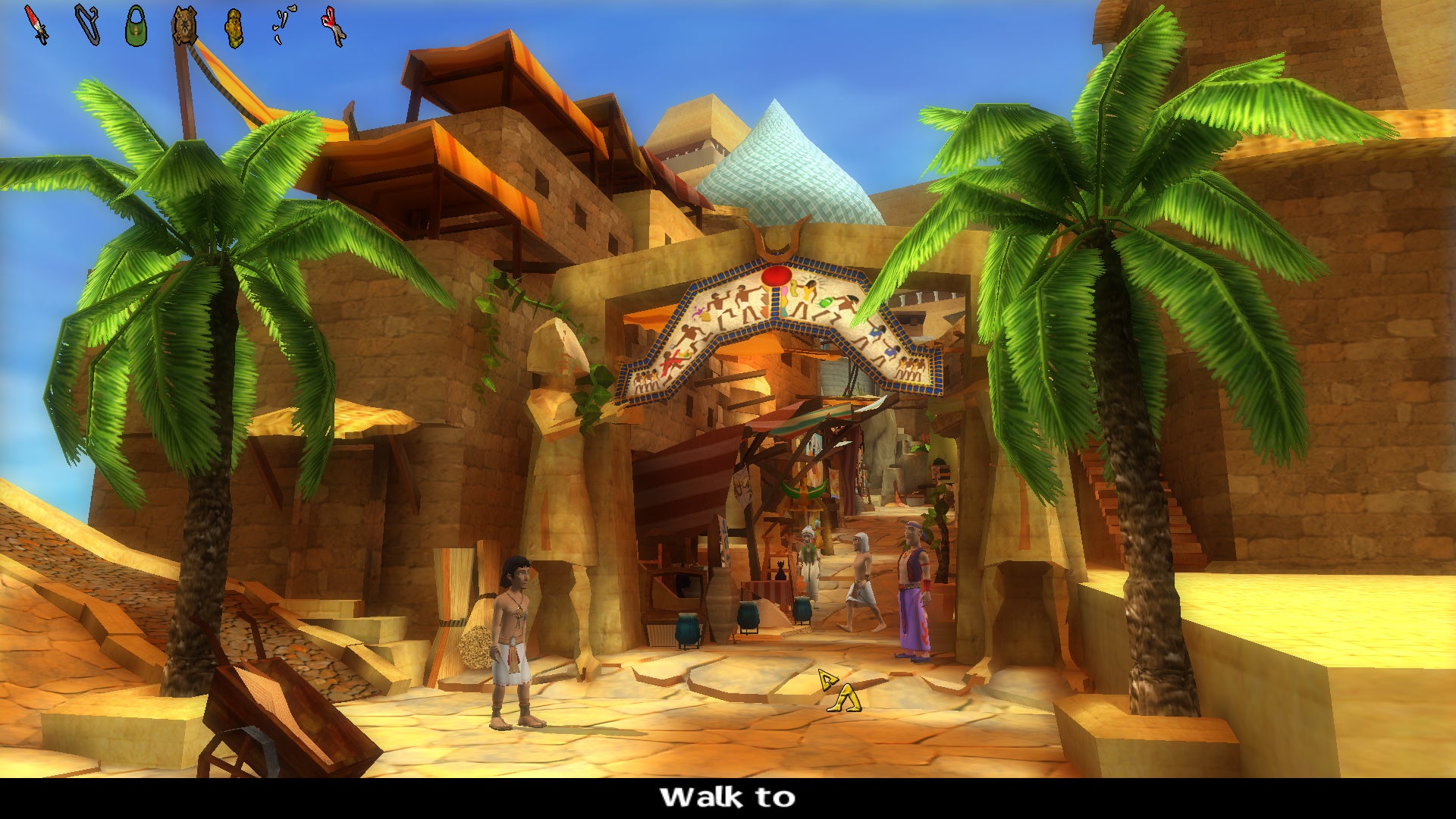Click the shirtless boy standing on the path
The height and width of the screenshot is (819, 1456).
(516, 629)
